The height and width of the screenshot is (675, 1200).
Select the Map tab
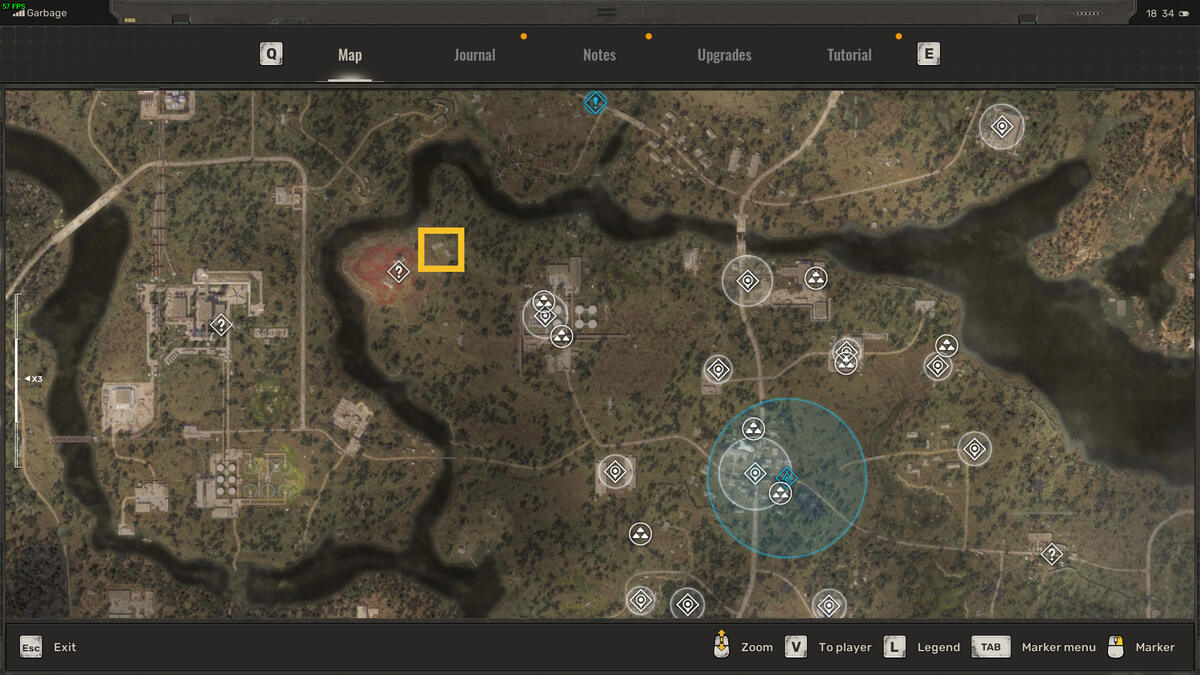pyautogui.click(x=350, y=55)
